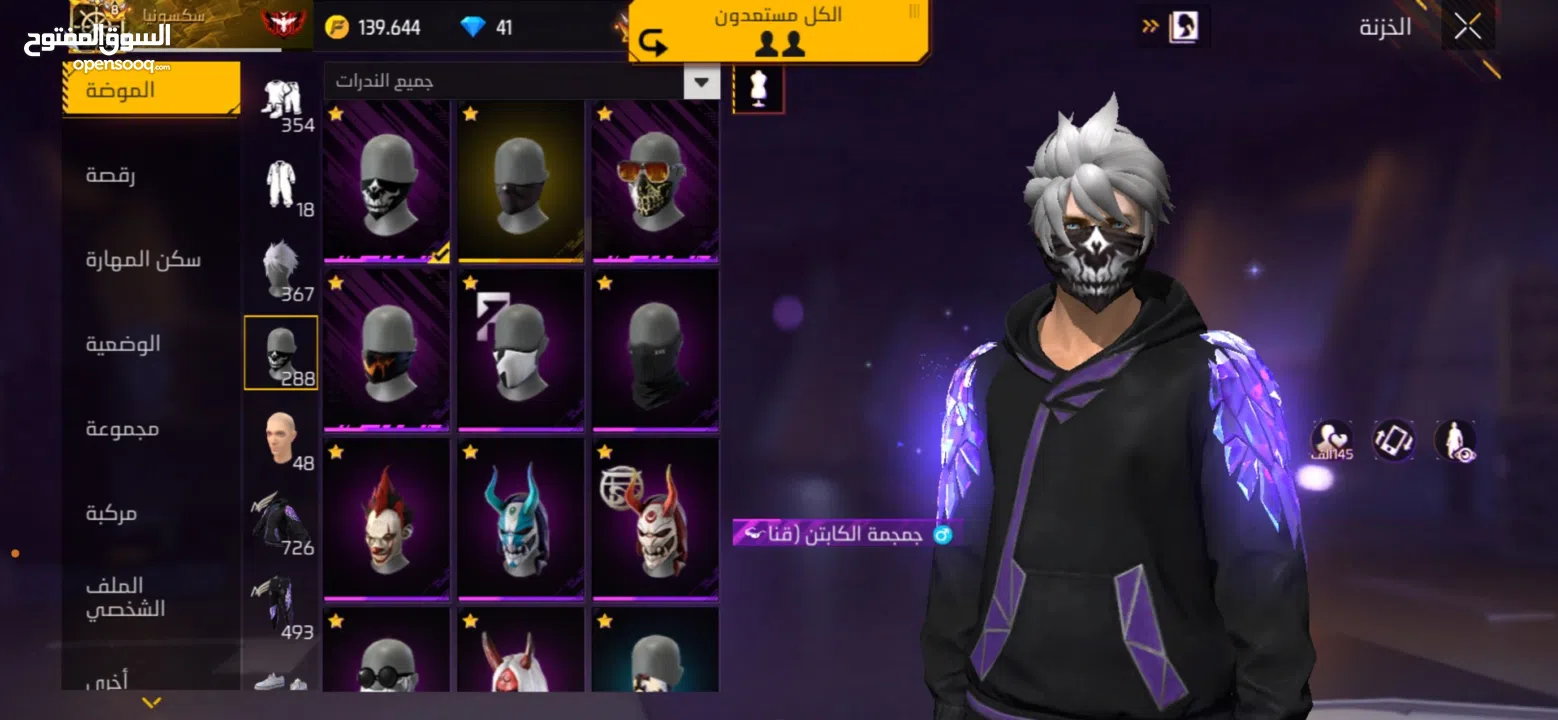
Task: Select the blue horned oni mask
Action: coord(521,519)
